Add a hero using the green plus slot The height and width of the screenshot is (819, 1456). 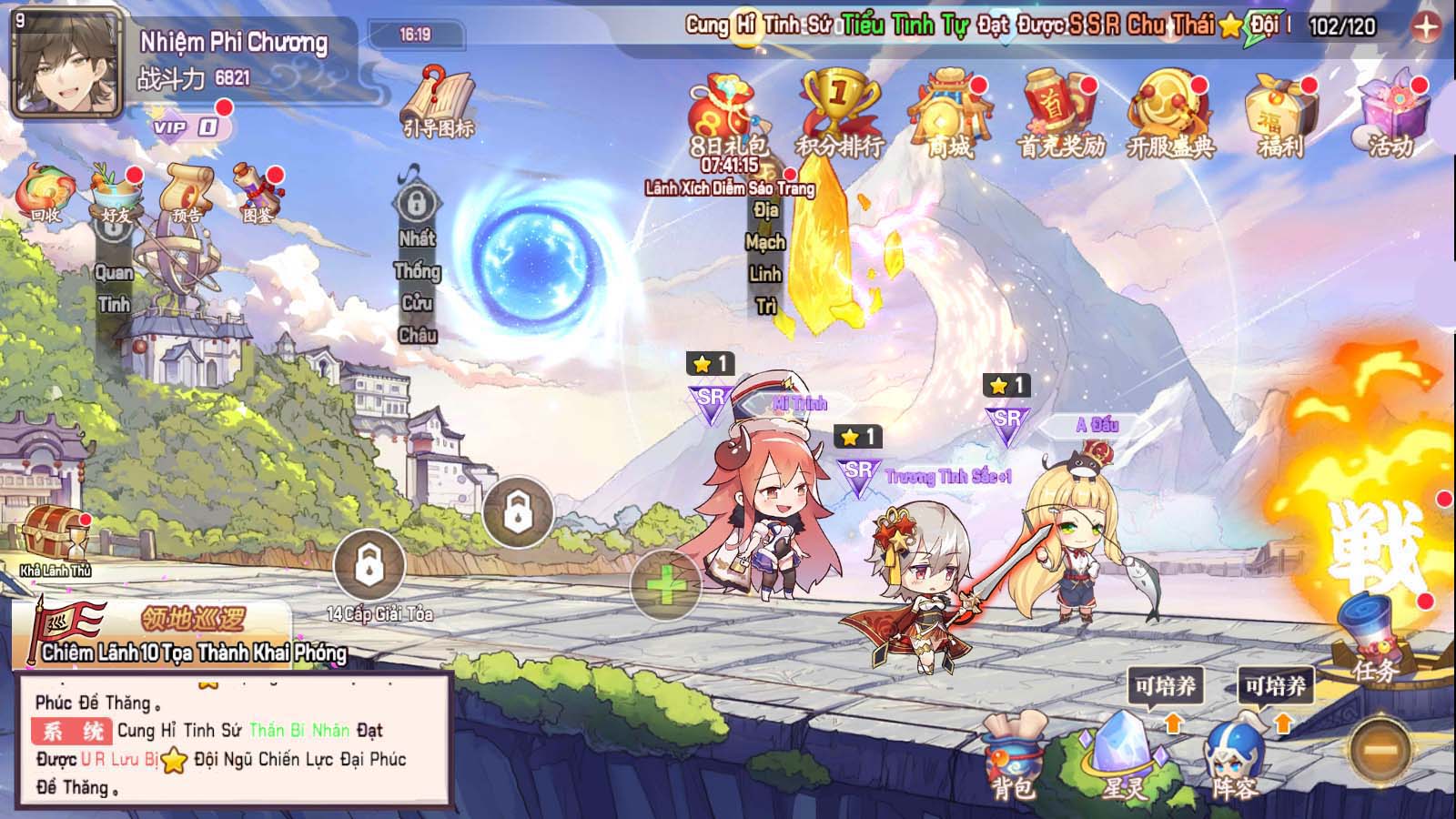pos(665,585)
